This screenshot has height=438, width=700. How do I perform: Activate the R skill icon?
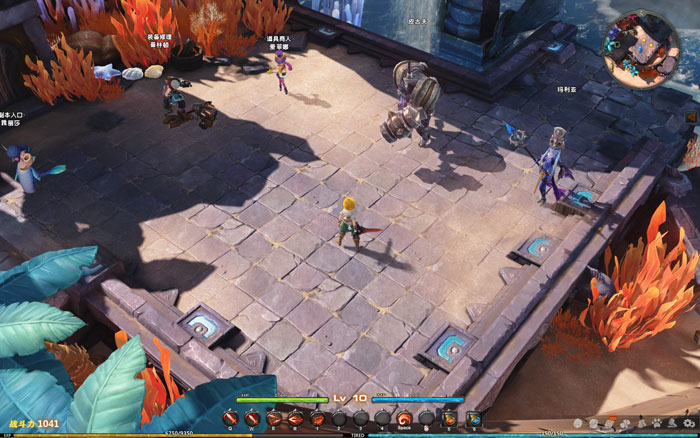point(295,418)
